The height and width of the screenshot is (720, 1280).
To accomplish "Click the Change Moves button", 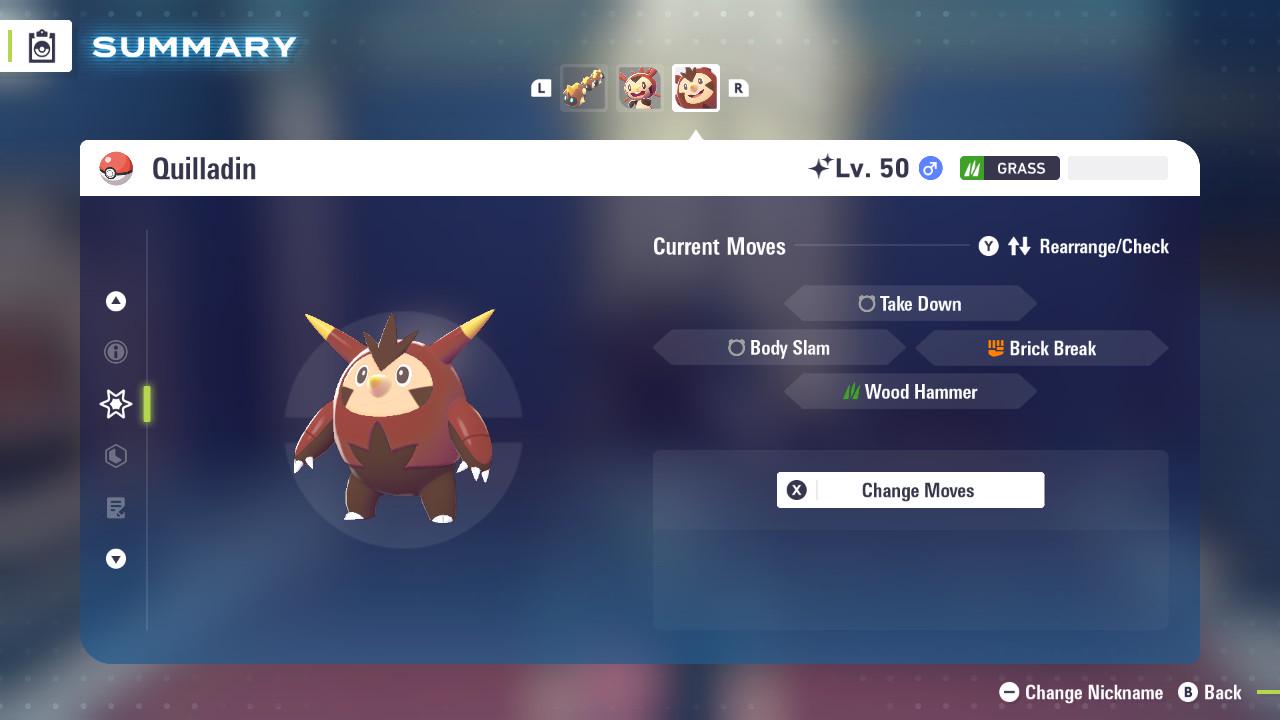I will click(910, 490).
